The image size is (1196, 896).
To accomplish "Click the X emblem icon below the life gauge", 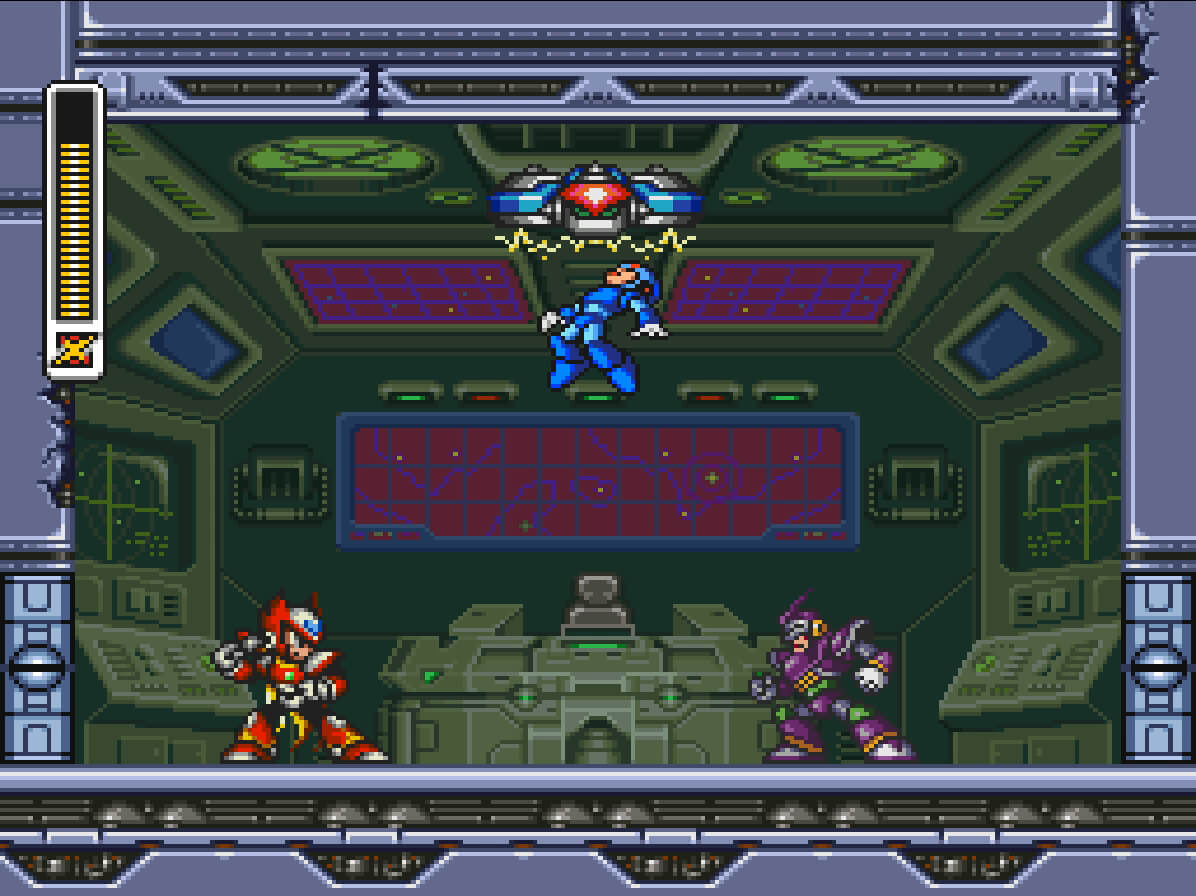I will [x=75, y=350].
